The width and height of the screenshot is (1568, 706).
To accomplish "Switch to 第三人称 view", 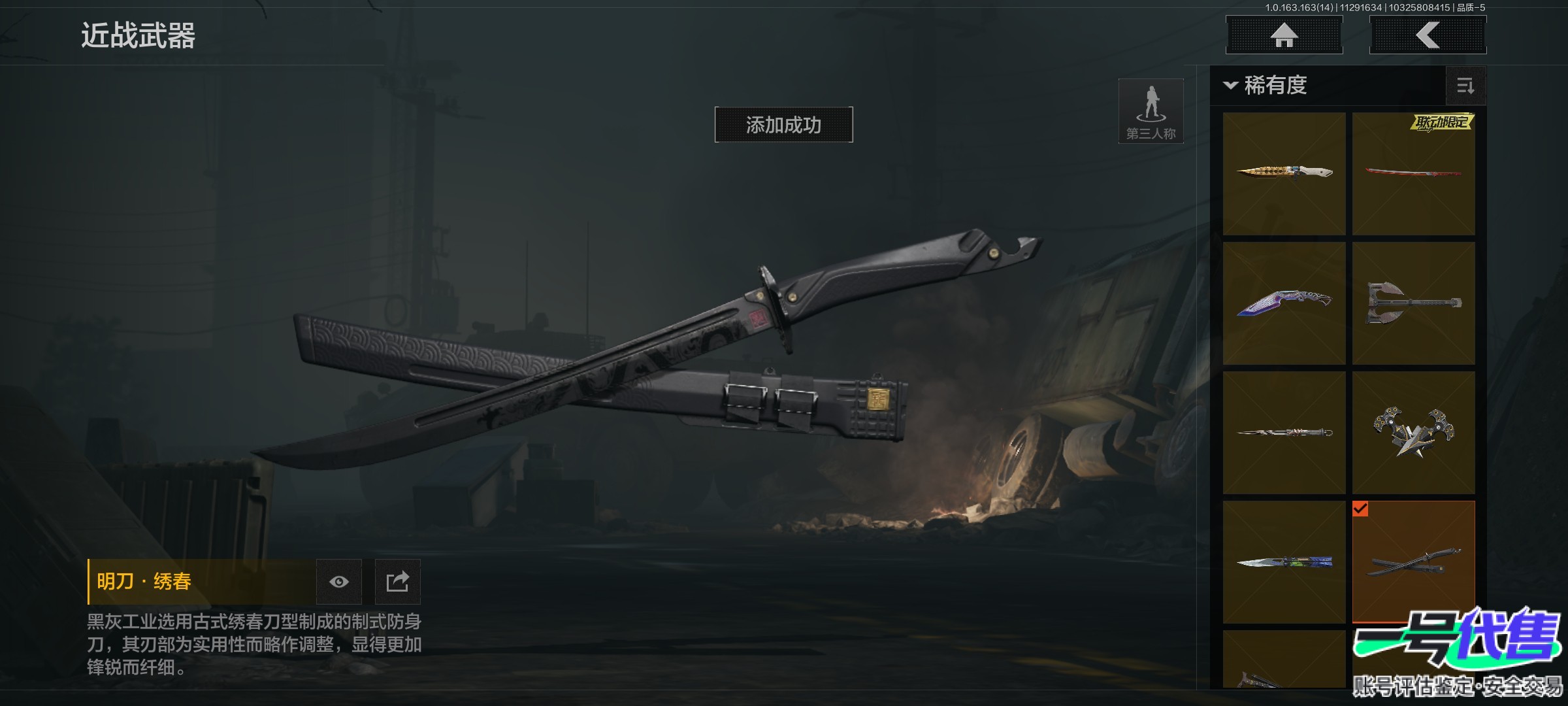I will [x=1151, y=111].
